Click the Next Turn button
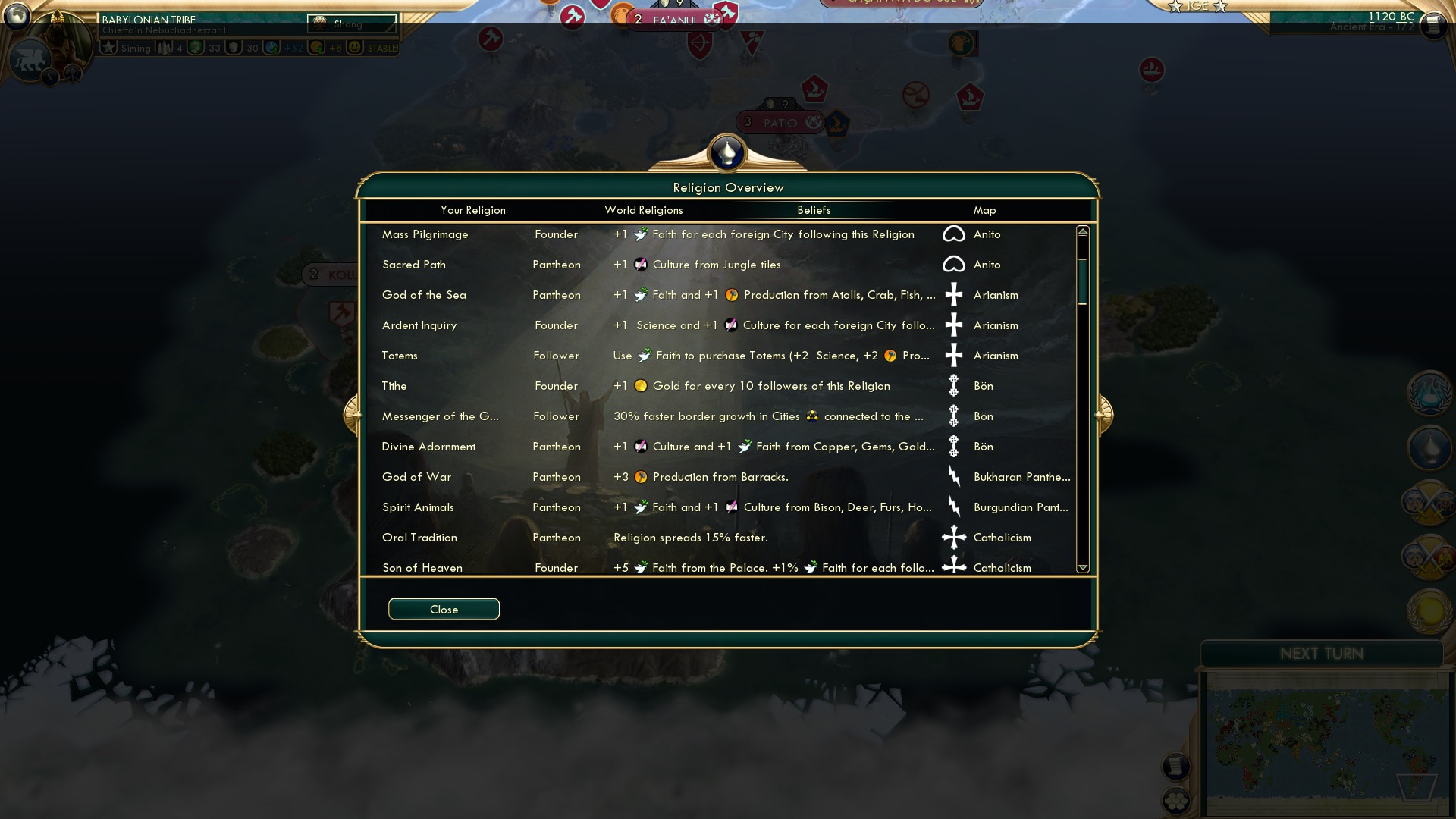1456x819 pixels. click(1323, 654)
